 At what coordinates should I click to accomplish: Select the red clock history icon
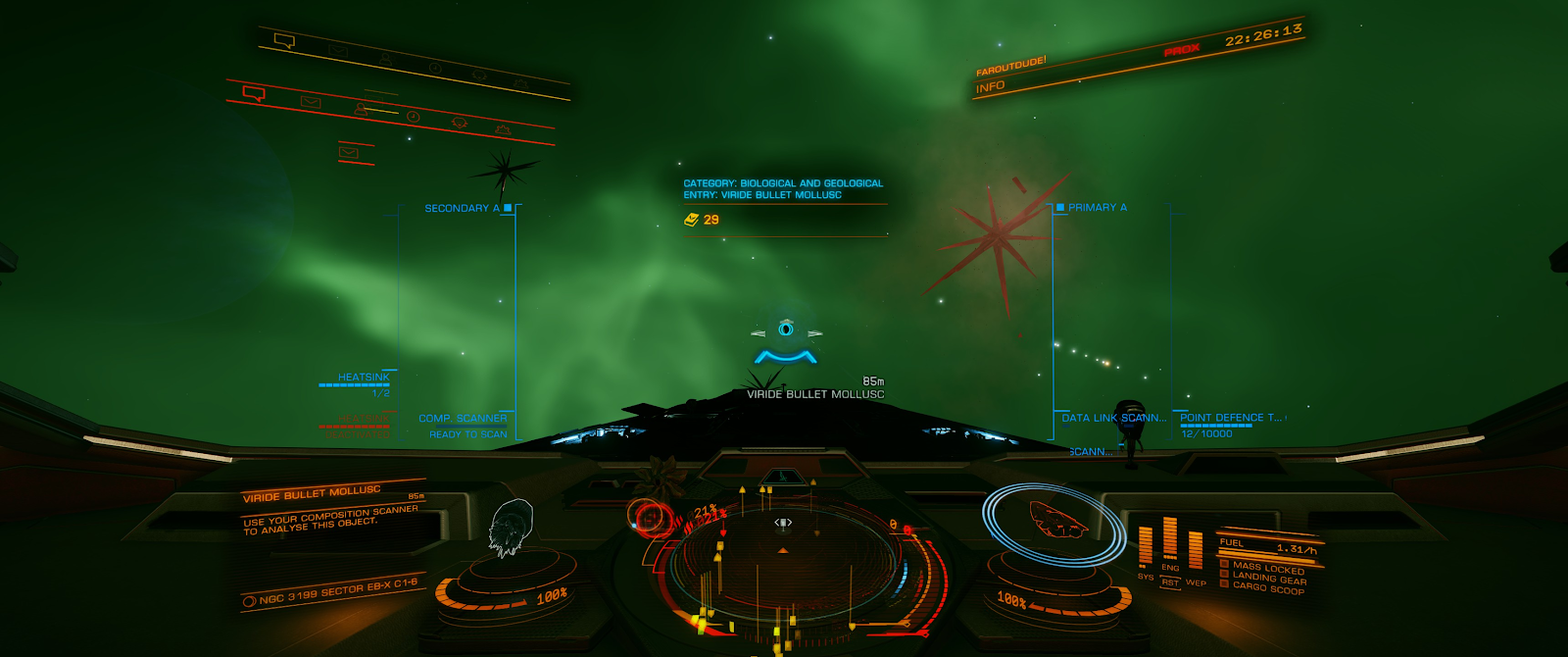point(414,117)
